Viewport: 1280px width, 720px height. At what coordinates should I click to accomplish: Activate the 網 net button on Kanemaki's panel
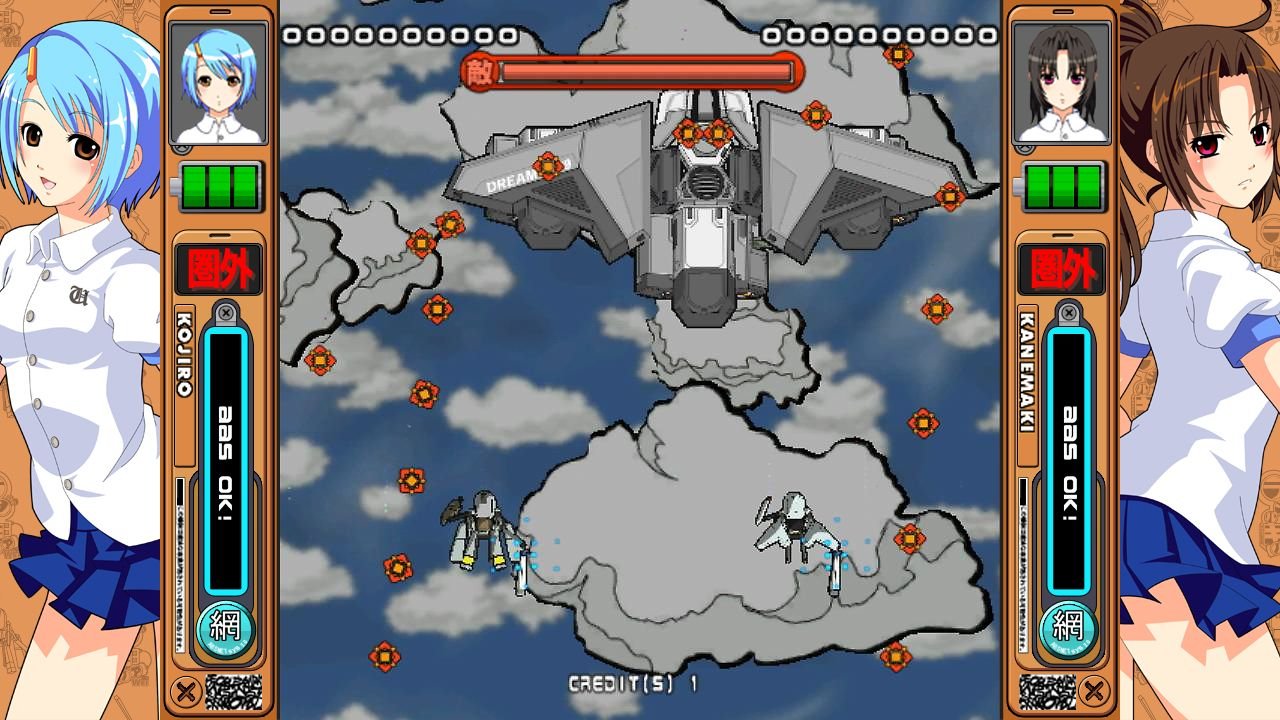coord(1068,627)
